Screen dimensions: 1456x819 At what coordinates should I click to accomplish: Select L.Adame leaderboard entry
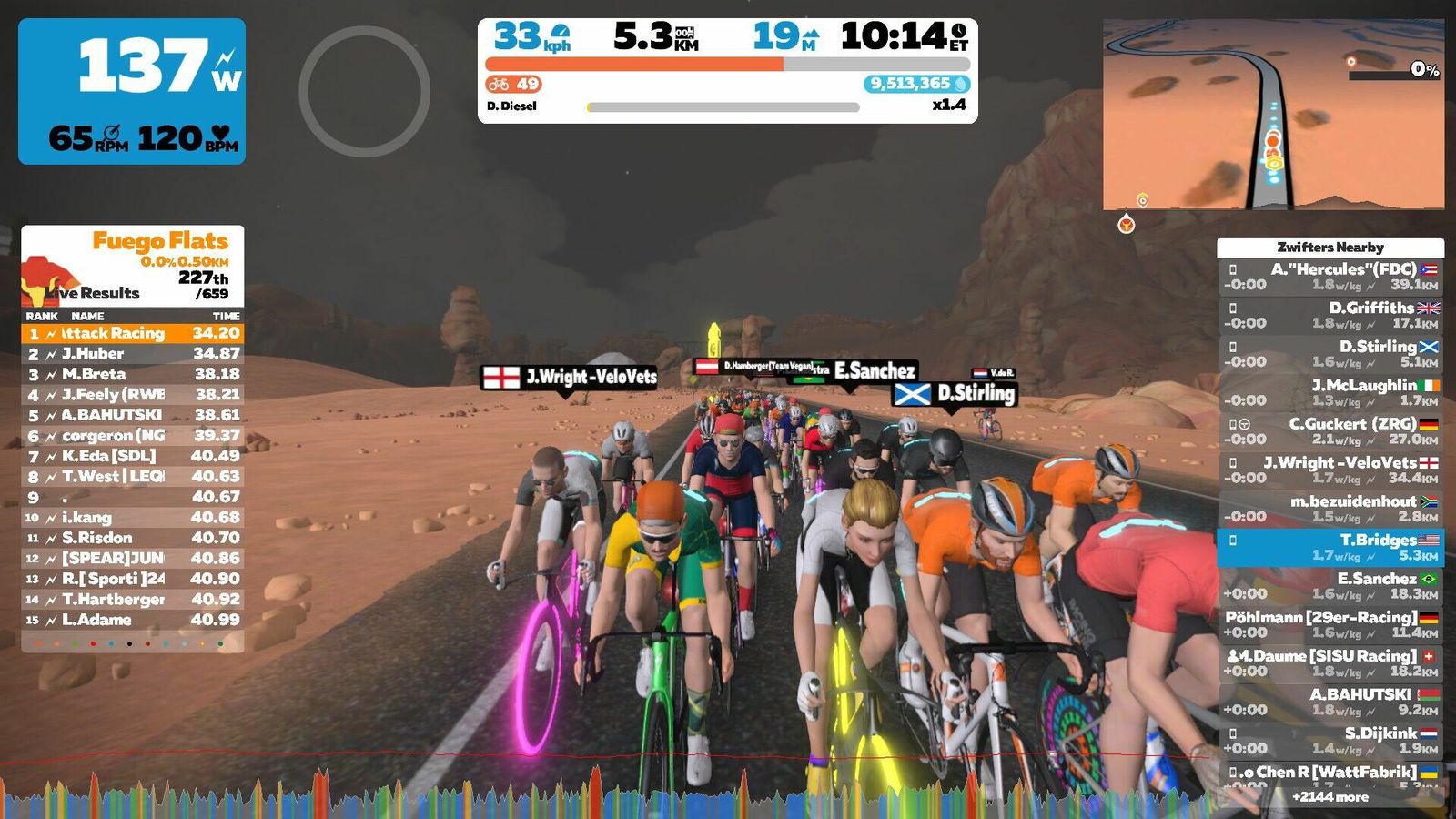[133, 620]
